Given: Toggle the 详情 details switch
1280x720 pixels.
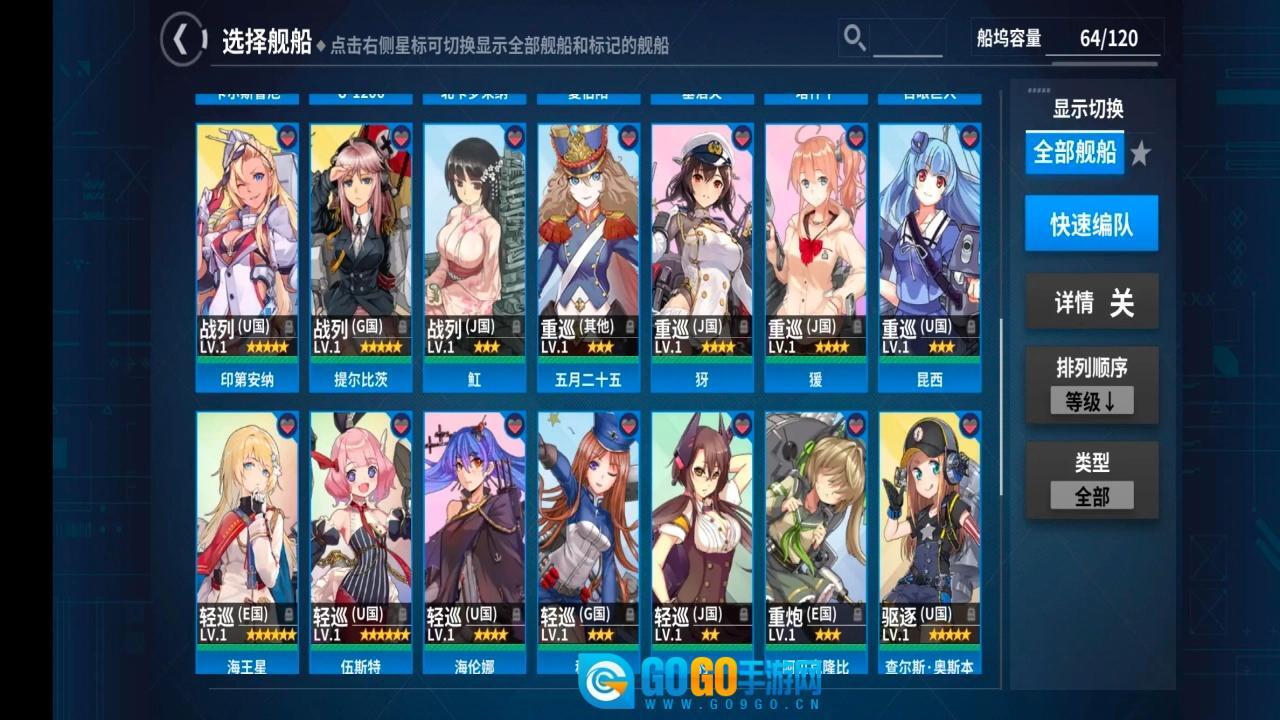Looking at the screenshot, I should [1092, 301].
